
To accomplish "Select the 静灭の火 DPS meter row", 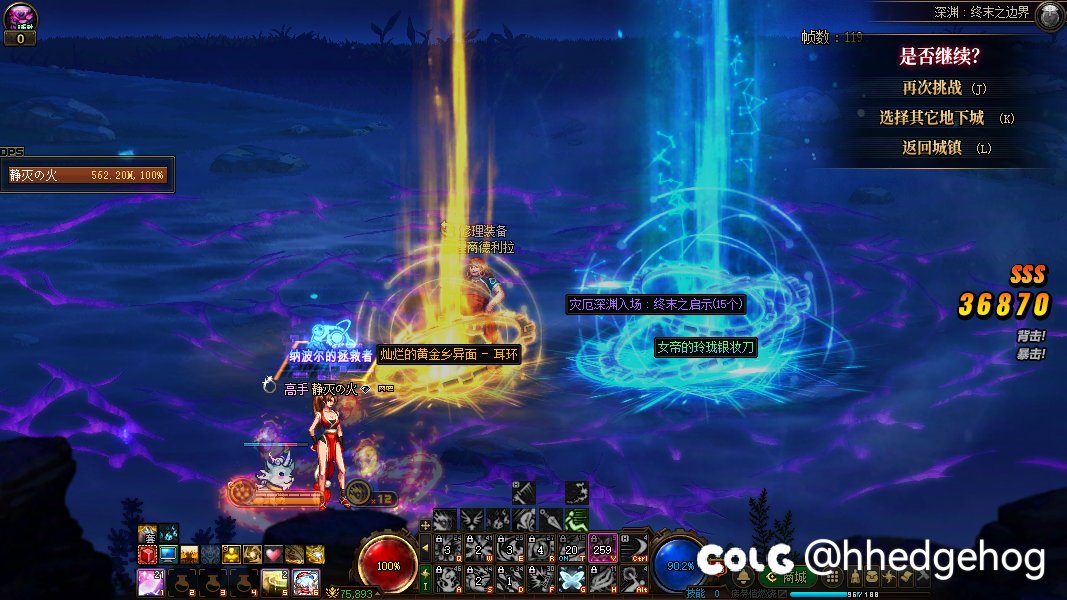I will click(88, 174).
